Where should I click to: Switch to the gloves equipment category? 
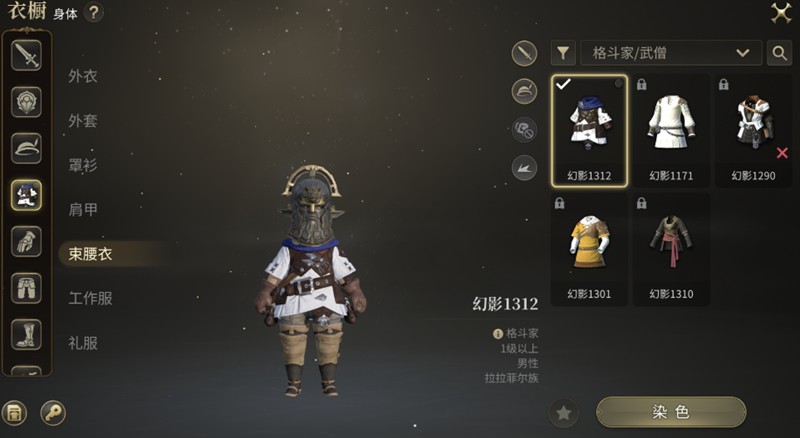26,241
